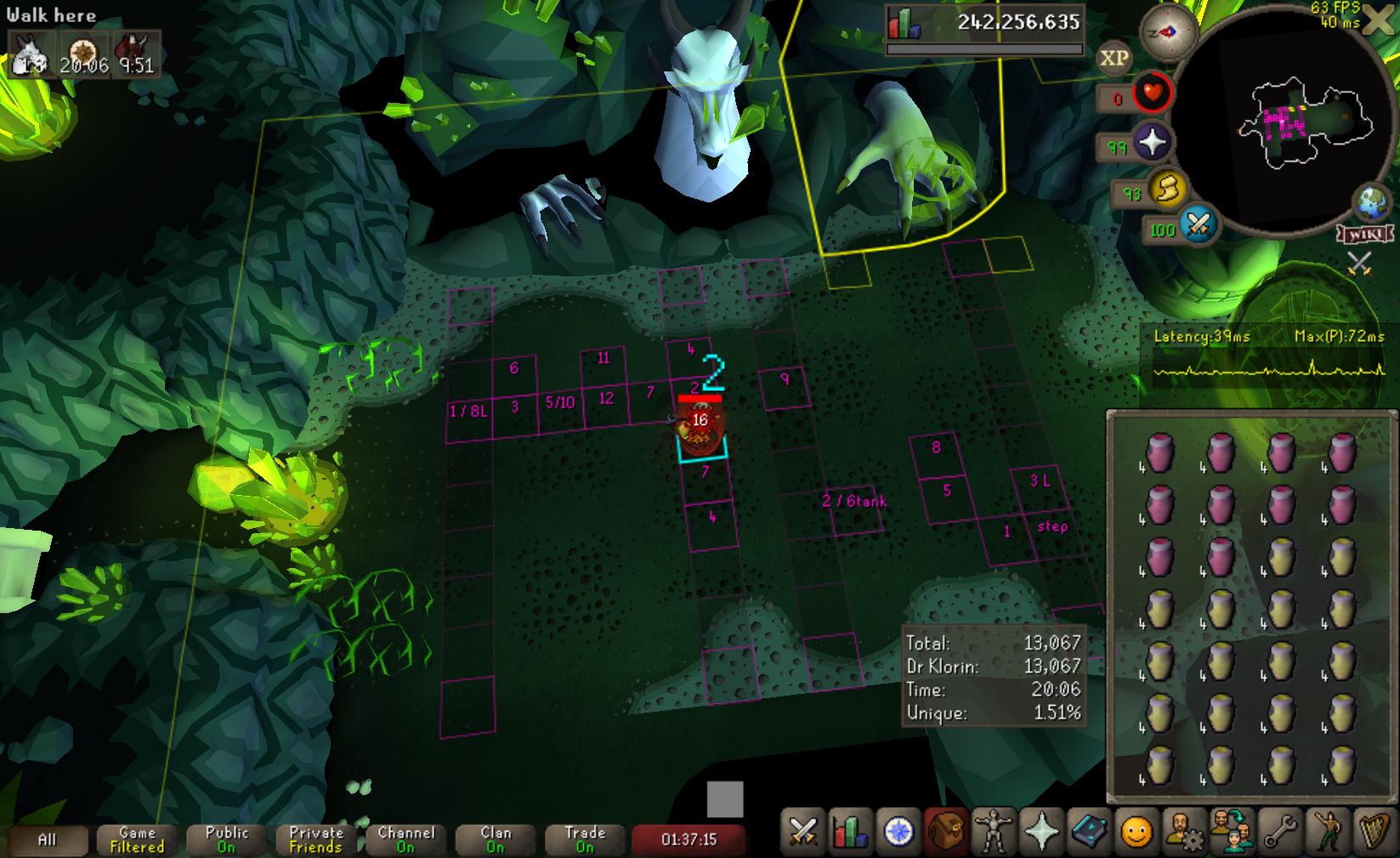Open the Skills tab

click(850, 832)
